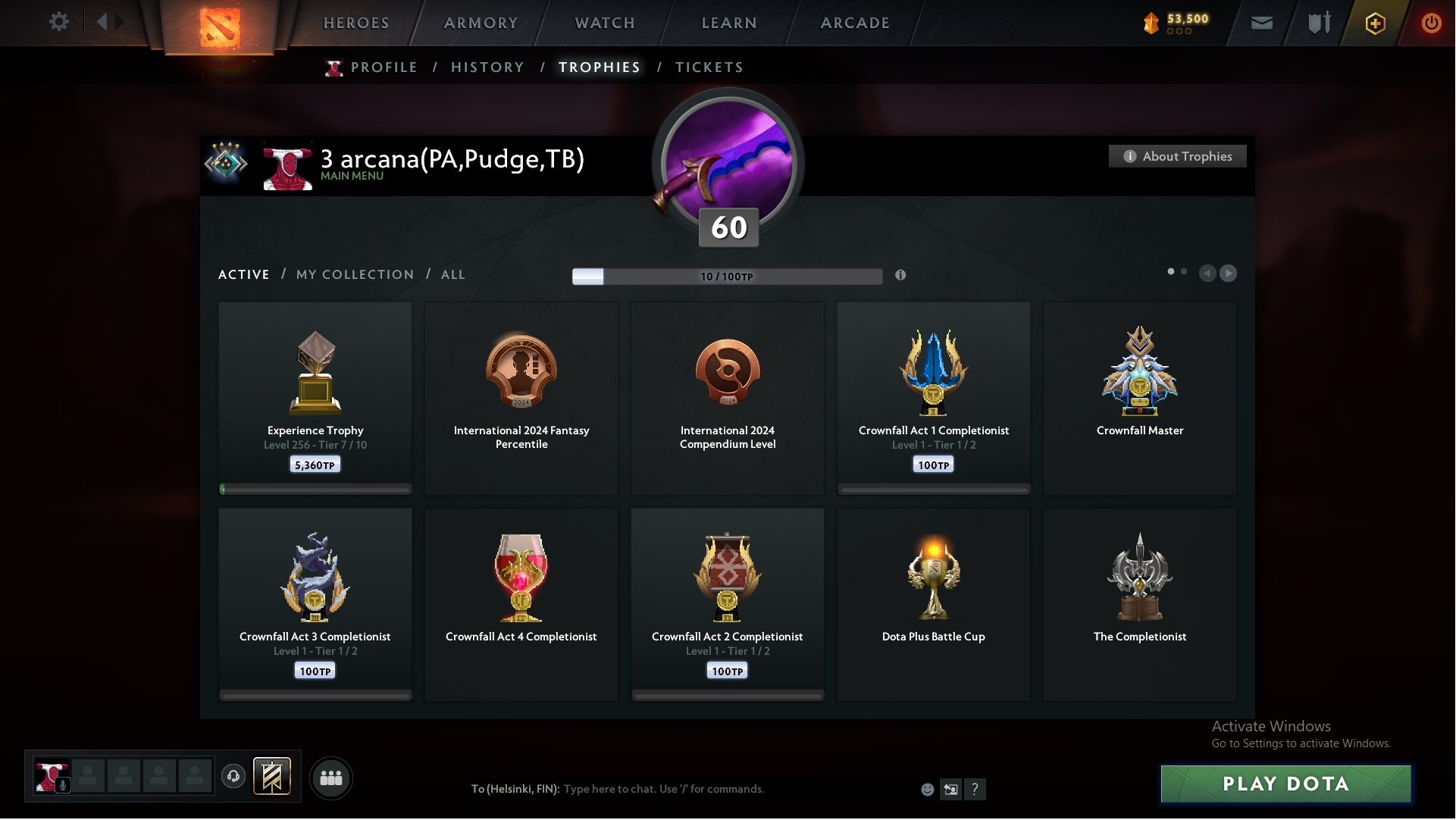Click the shield and sword battle pass icon
Viewport: 1456px width, 820px height.
tap(1318, 23)
